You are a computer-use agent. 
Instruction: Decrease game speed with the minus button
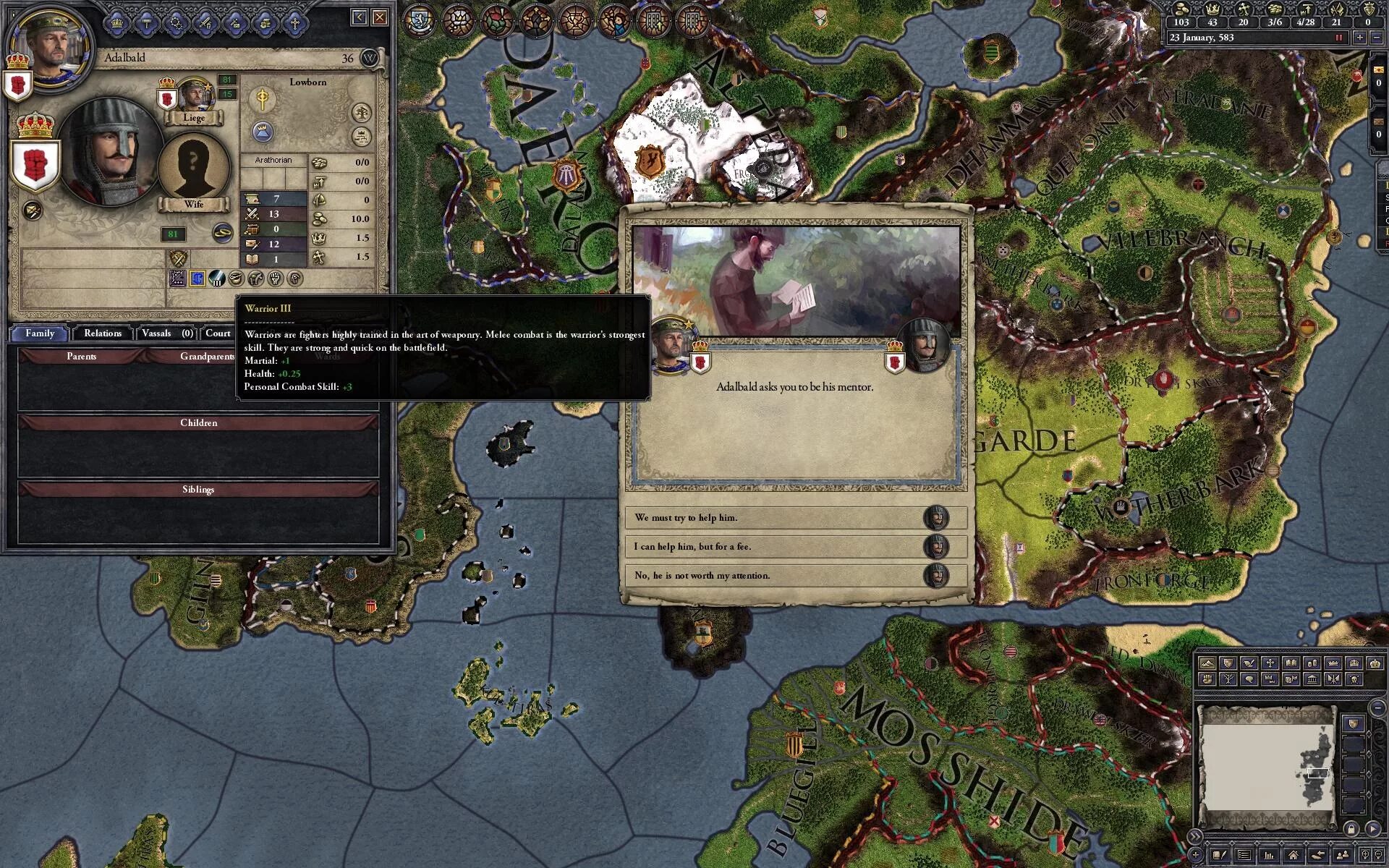click(x=1377, y=38)
